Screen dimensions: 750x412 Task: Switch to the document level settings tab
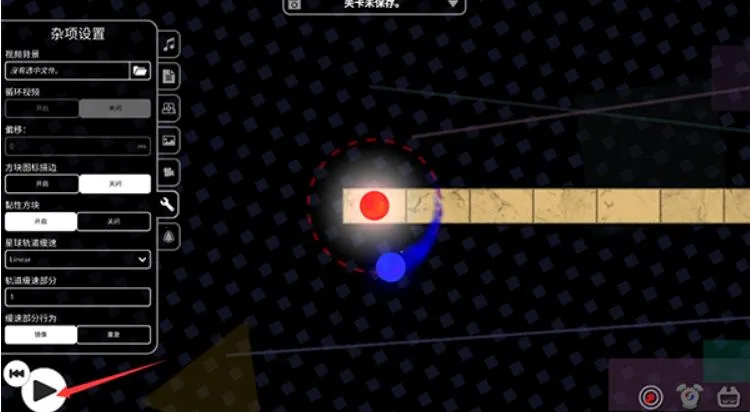click(170, 76)
